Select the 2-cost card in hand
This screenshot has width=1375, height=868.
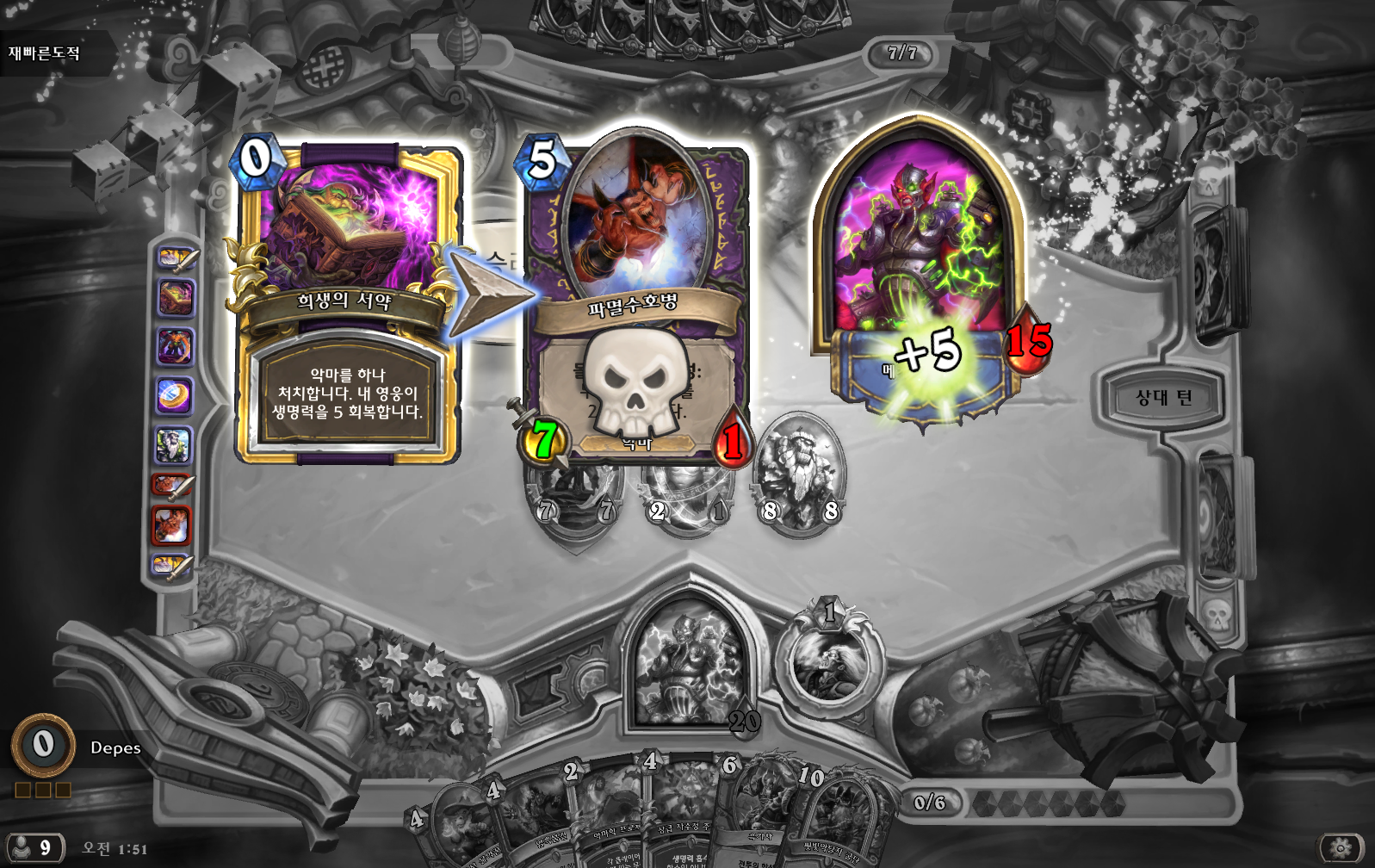[x=603, y=818]
